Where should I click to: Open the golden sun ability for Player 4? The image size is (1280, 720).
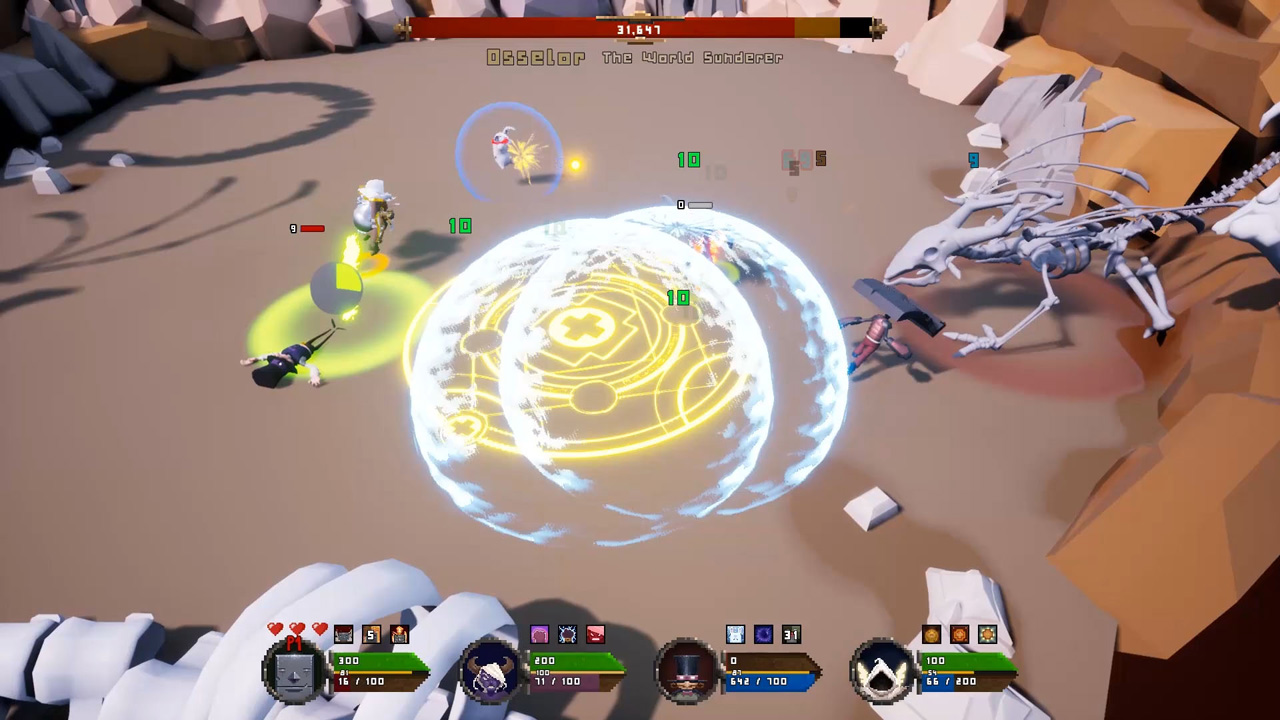click(x=986, y=634)
